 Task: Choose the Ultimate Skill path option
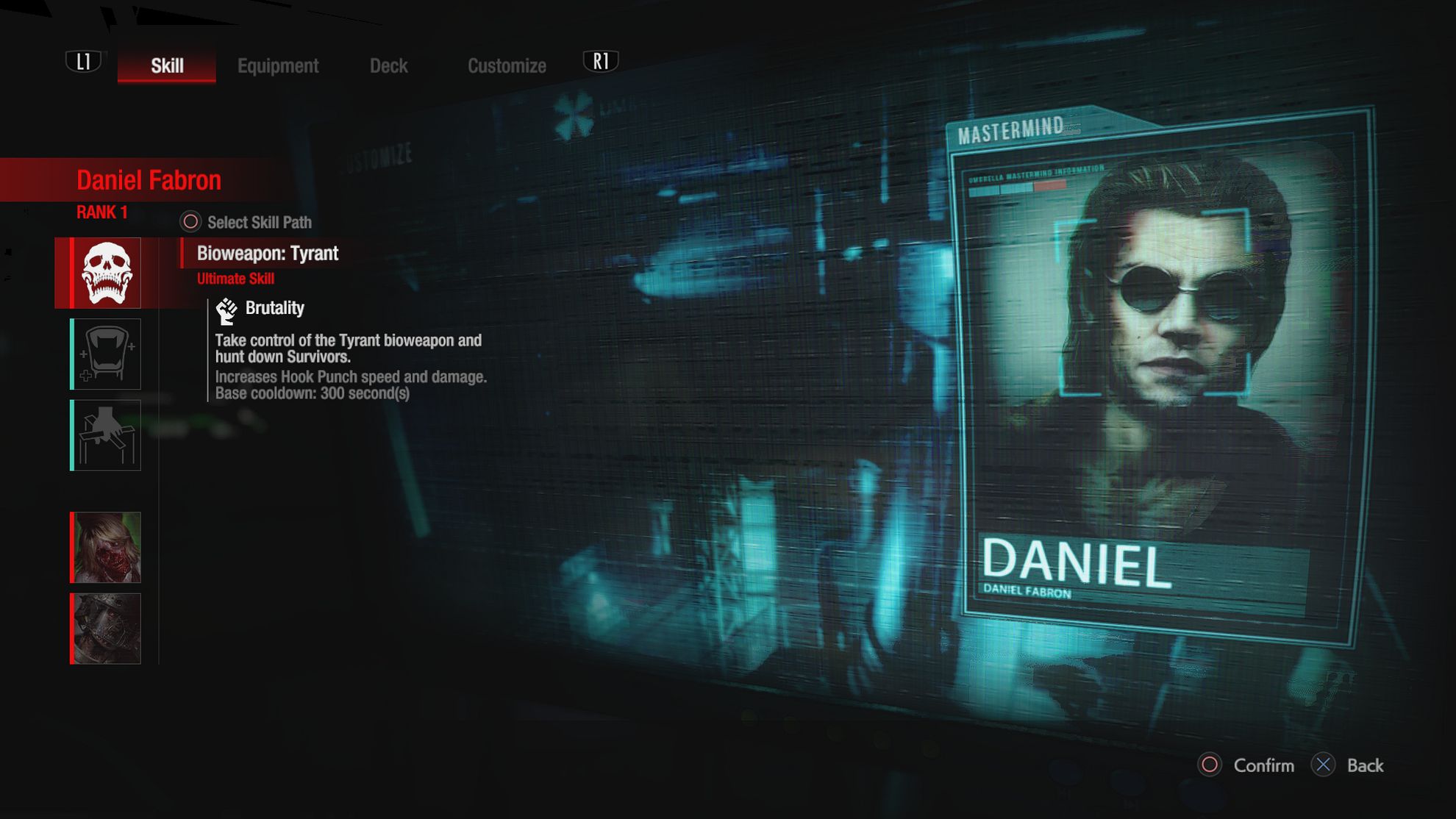tap(236, 279)
